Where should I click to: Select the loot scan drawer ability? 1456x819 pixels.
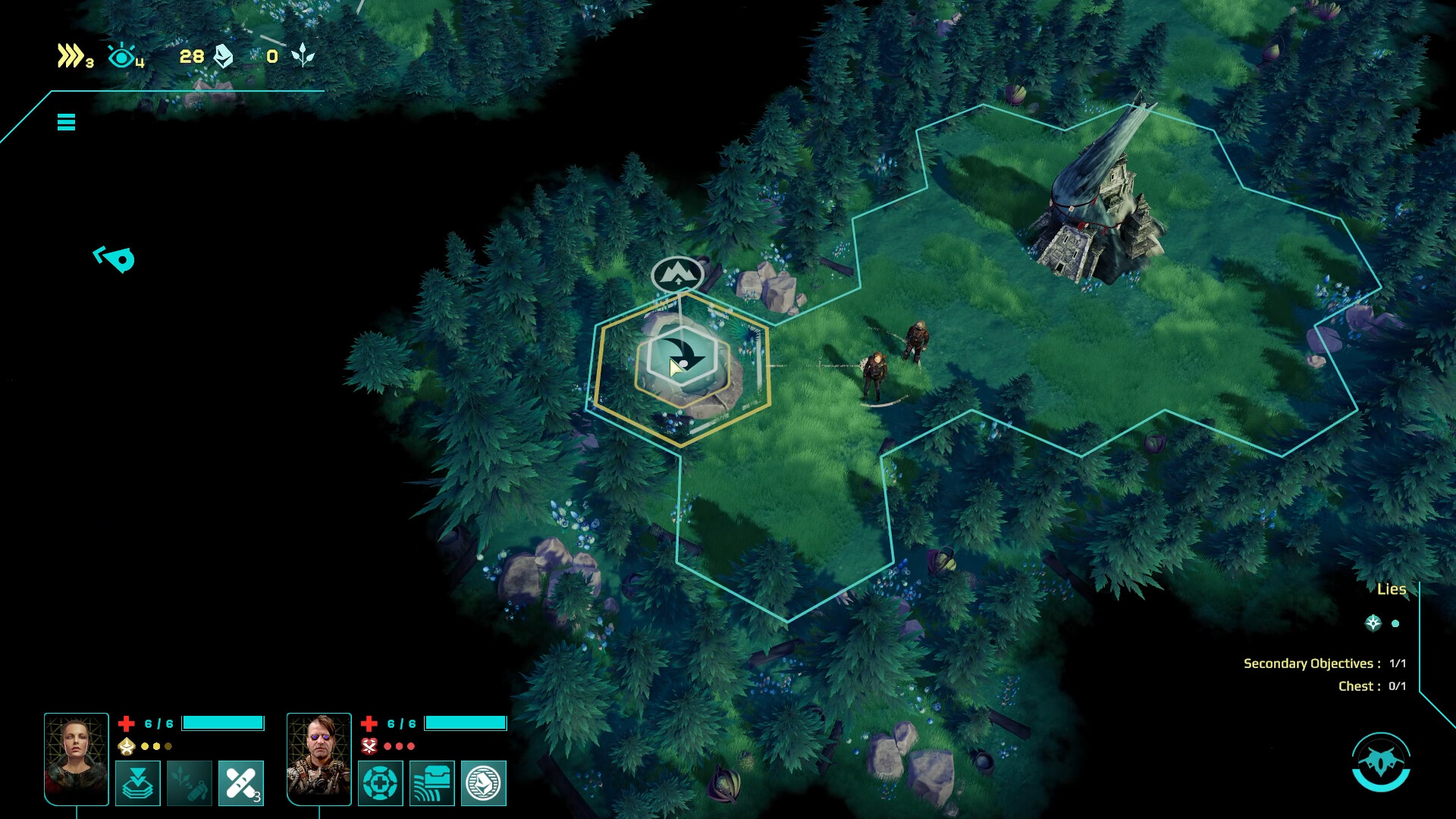click(x=432, y=783)
